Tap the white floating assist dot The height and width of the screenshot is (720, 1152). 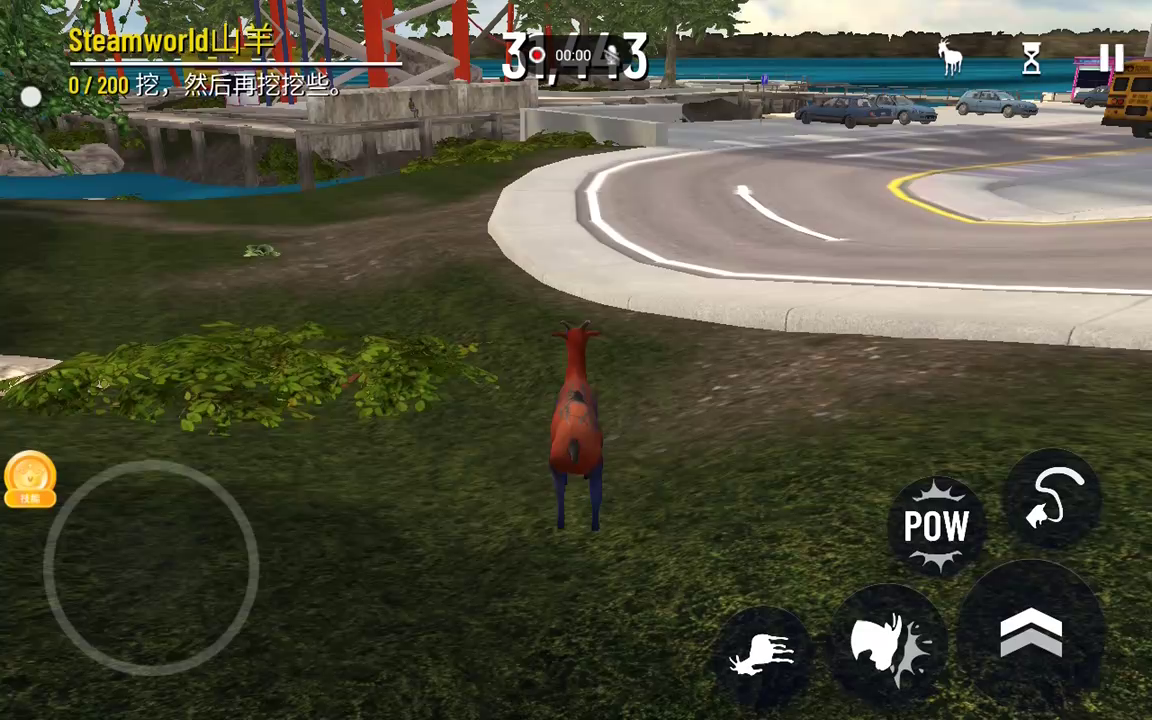click(x=31, y=96)
